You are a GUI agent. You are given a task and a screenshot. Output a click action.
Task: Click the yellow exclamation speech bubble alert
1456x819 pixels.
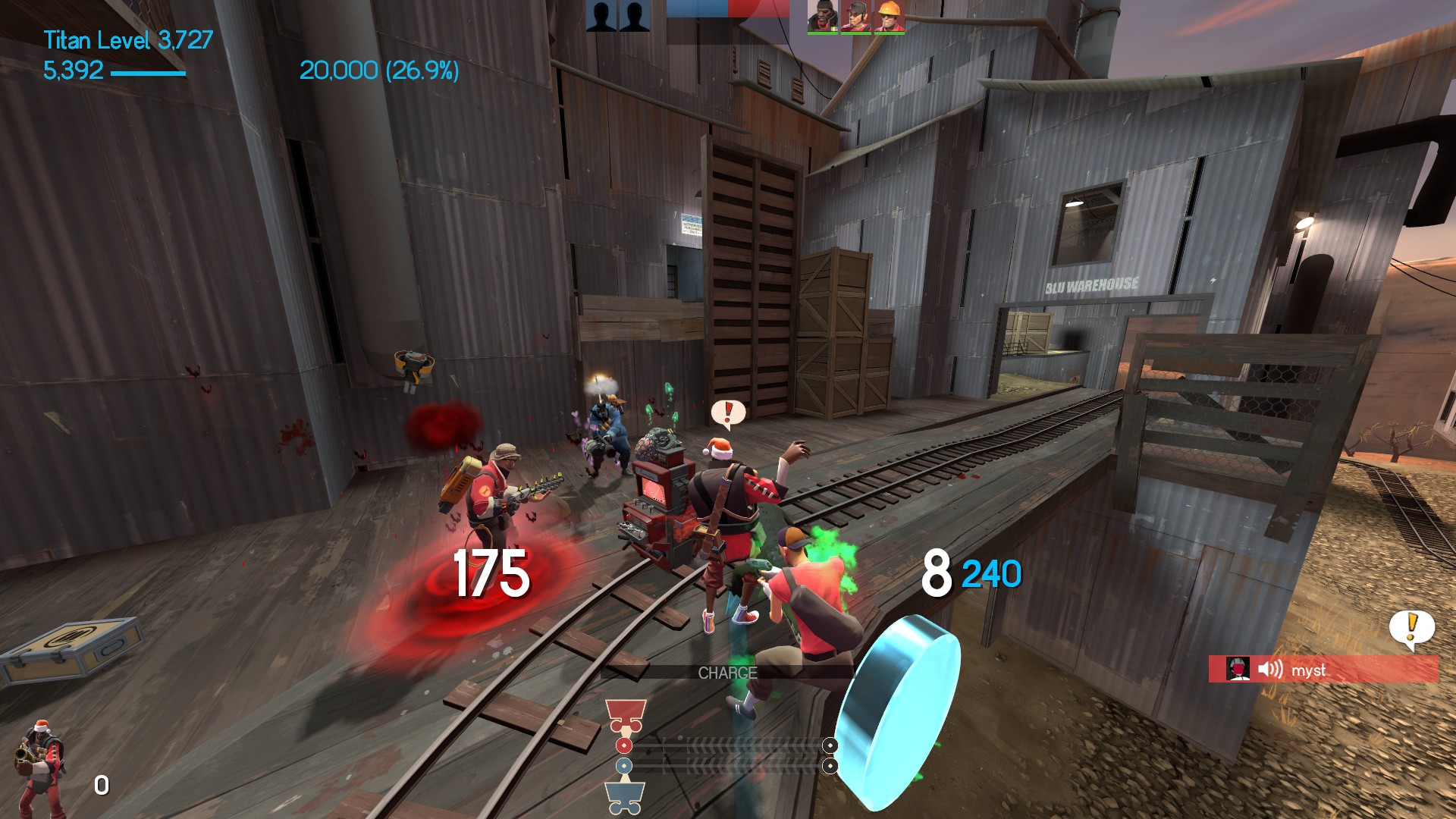[1411, 628]
